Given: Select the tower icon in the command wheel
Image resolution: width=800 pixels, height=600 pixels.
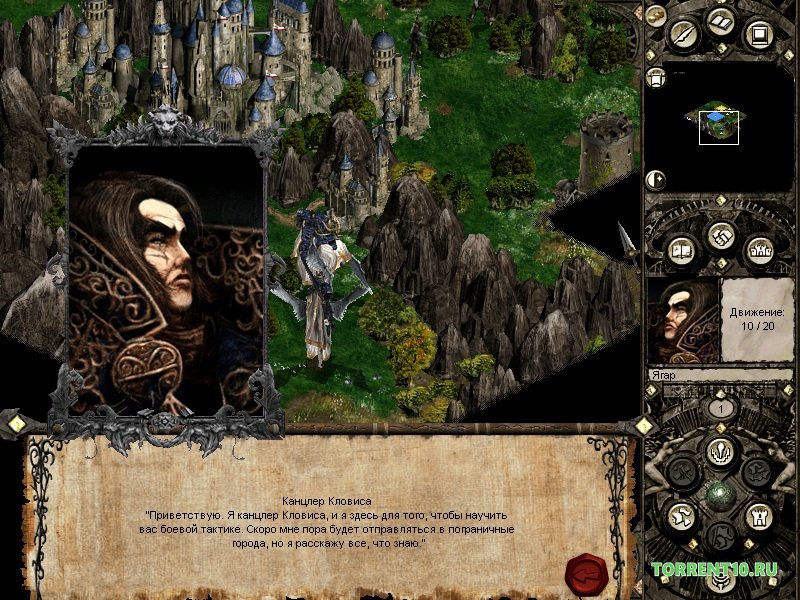Looking at the screenshot, I should (757, 515).
